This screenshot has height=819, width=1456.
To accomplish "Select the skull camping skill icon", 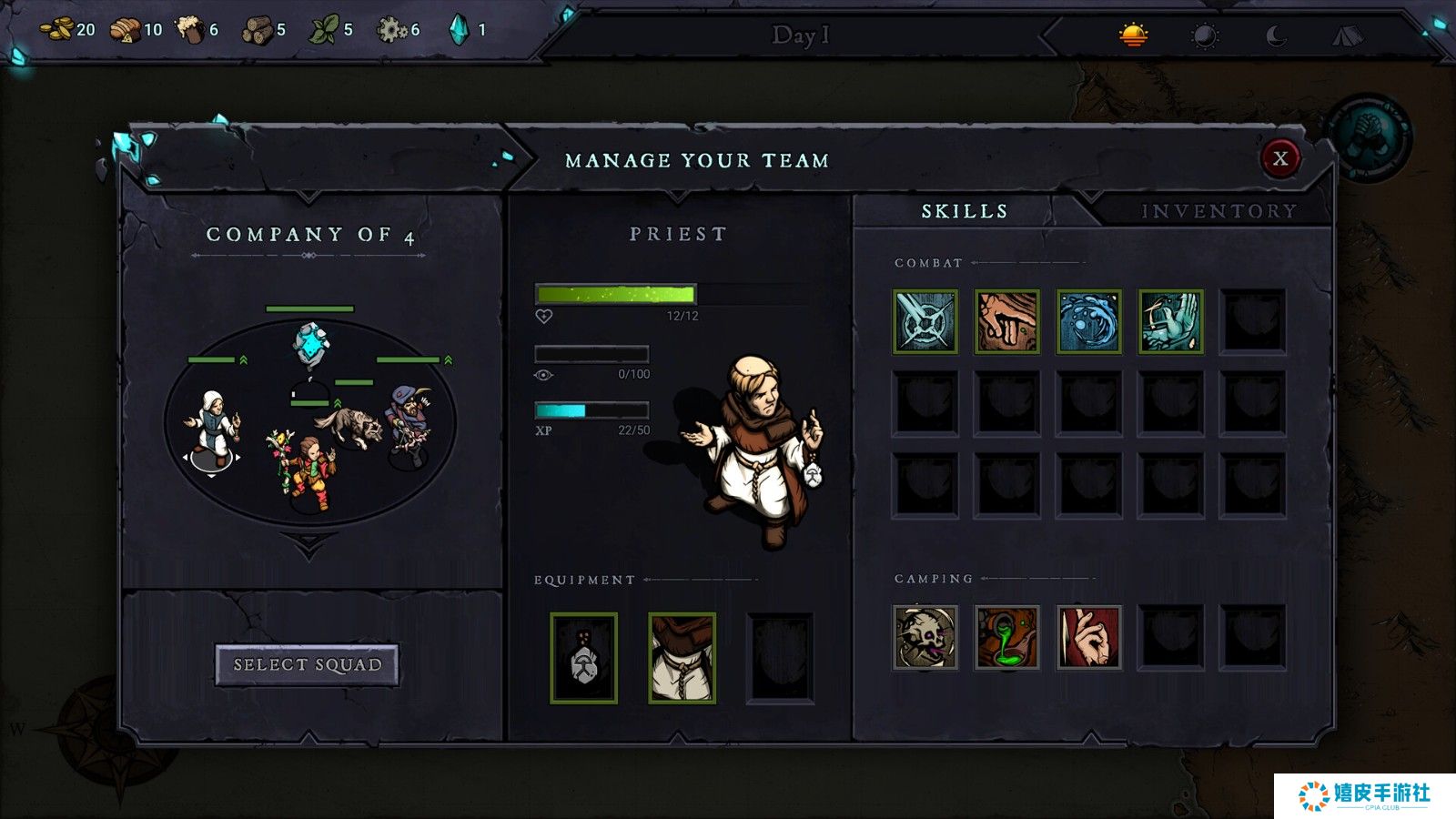I will tap(925, 637).
